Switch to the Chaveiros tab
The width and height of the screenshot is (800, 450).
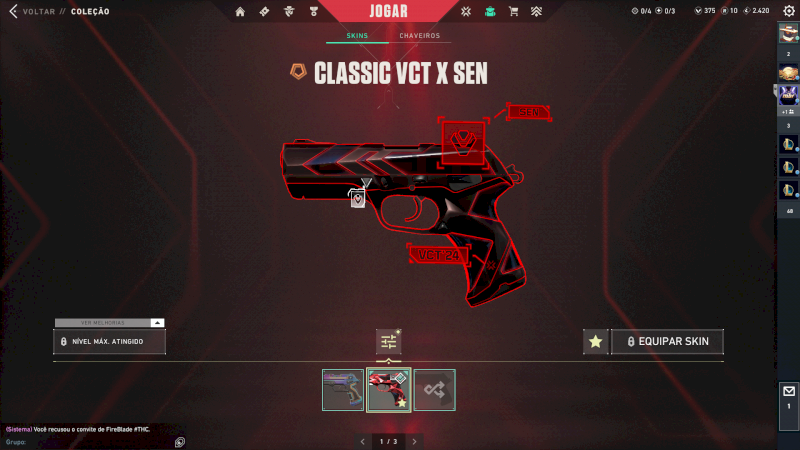pyautogui.click(x=420, y=36)
